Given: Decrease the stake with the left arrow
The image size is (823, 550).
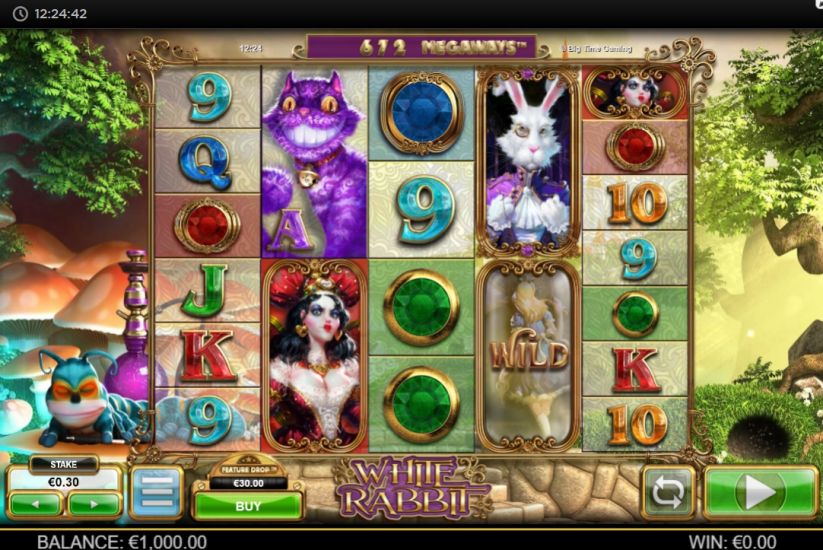Looking at the screenshot, I should click(x=36, y=503).
